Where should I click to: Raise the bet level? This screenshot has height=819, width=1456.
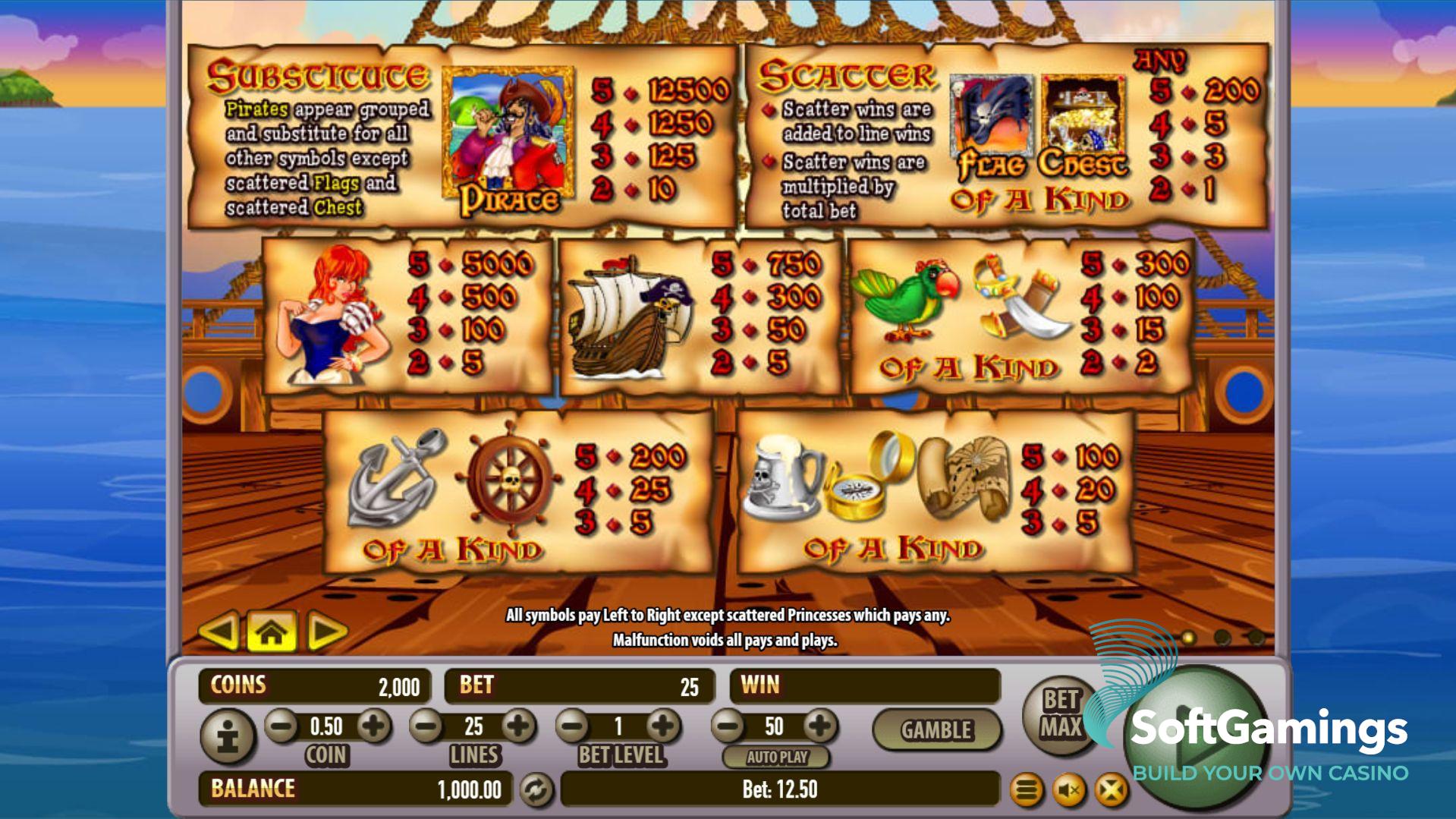(x=664, y=727)
